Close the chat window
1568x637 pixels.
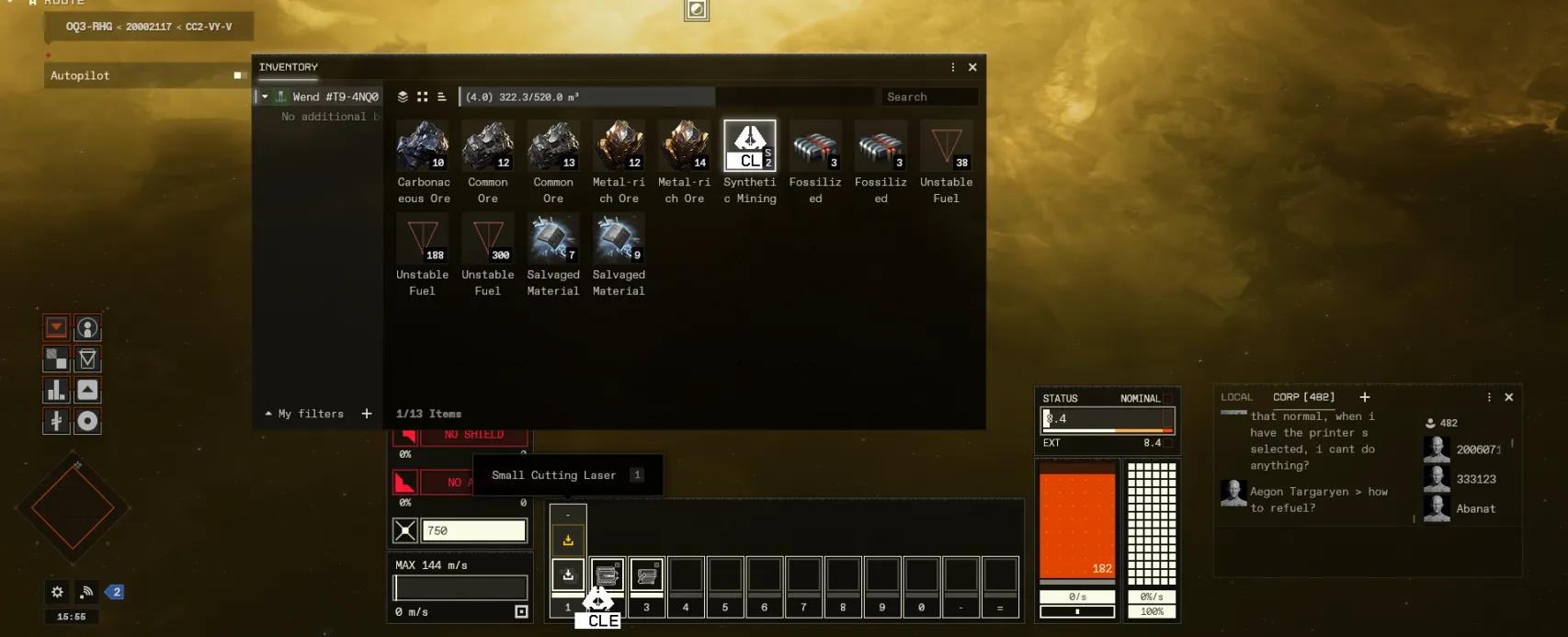(x=1508, y=397)
